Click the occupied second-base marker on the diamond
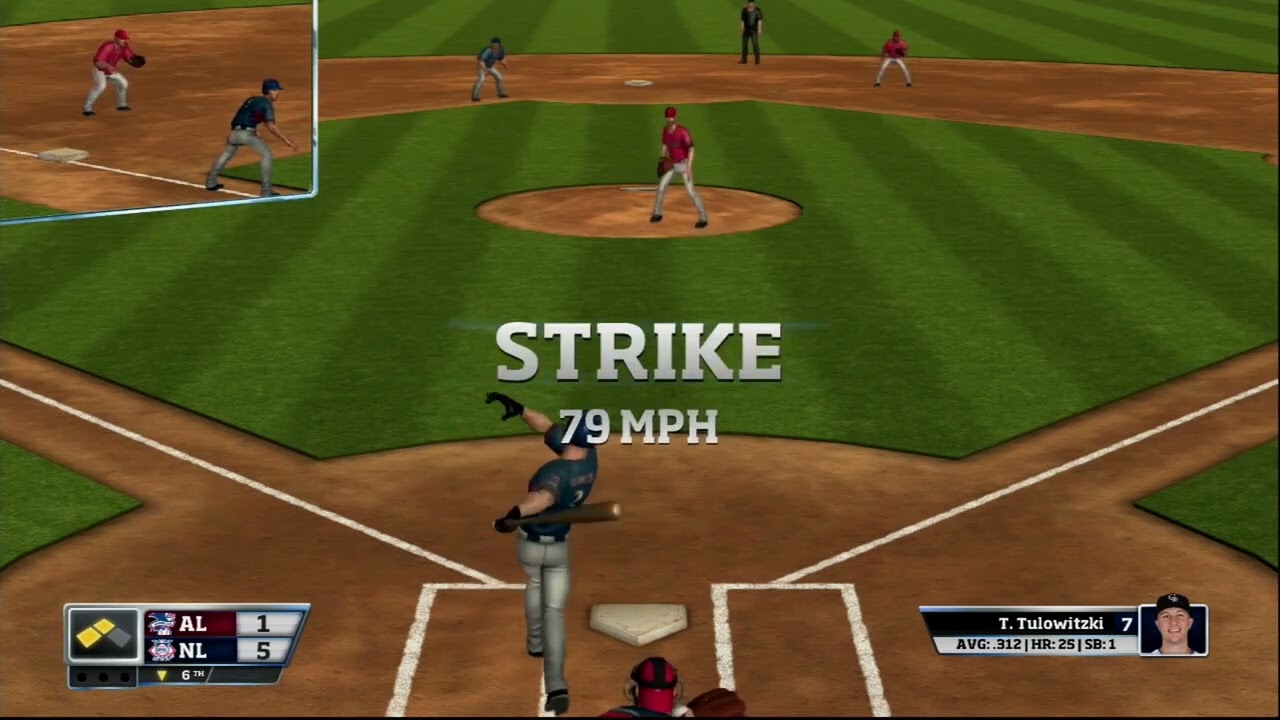Image resolution: width=1280 pixels, height=720 pixels. click(104, 624)
